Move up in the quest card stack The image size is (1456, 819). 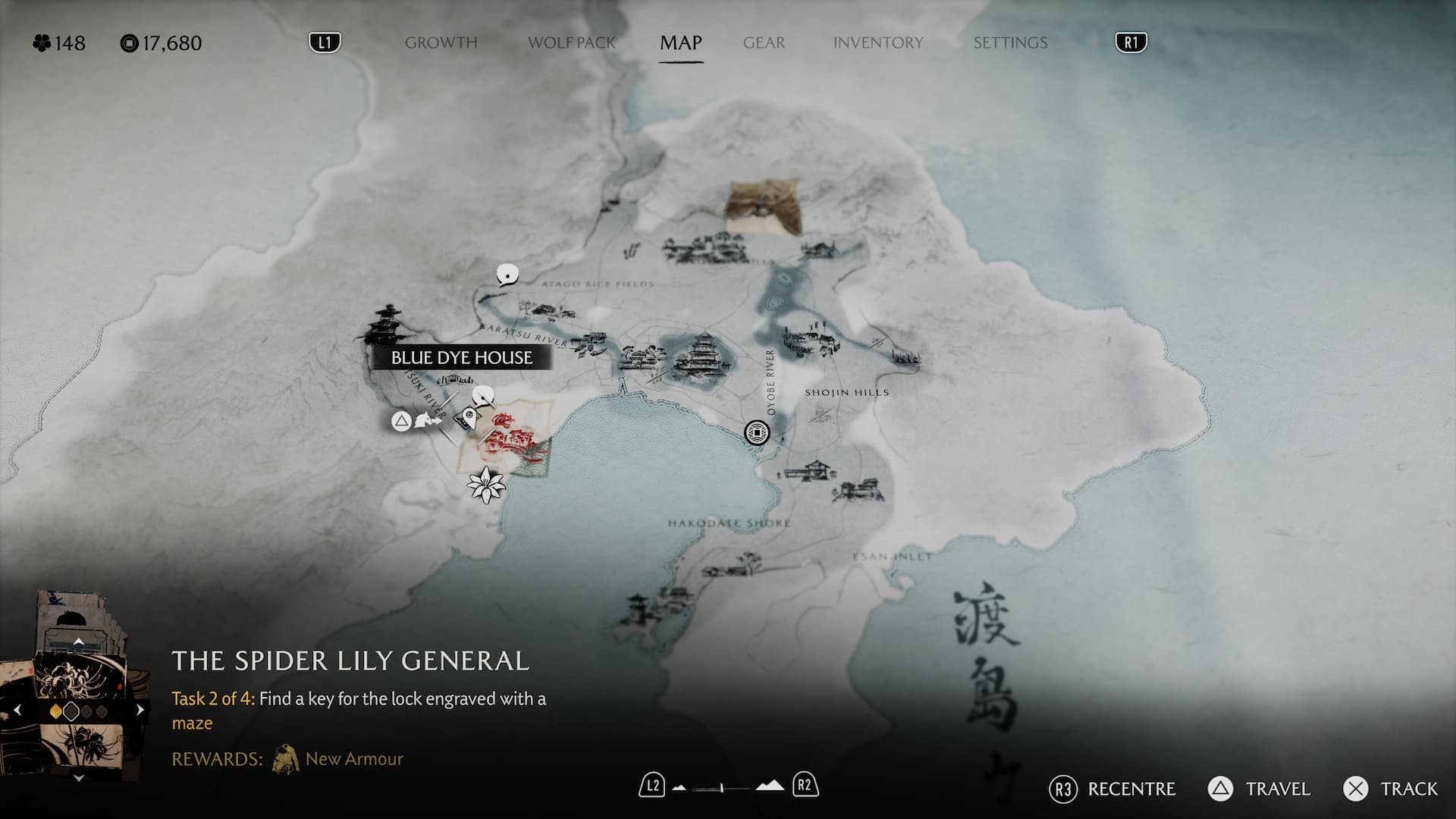78,642
